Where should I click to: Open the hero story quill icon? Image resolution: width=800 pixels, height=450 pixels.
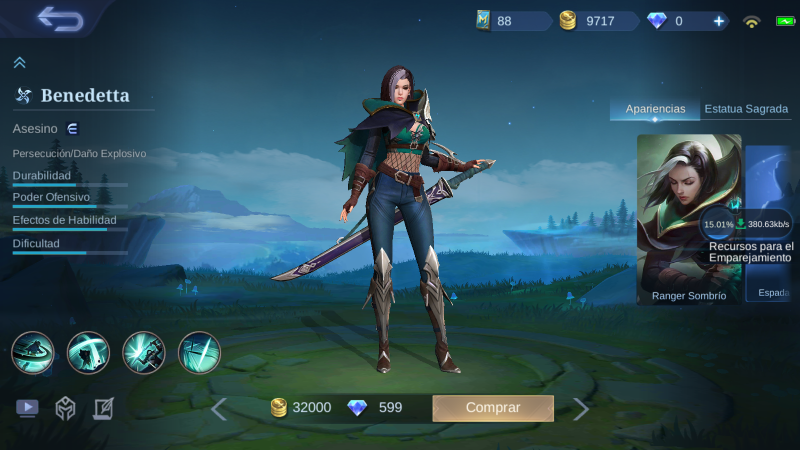(x=103, y=407)
